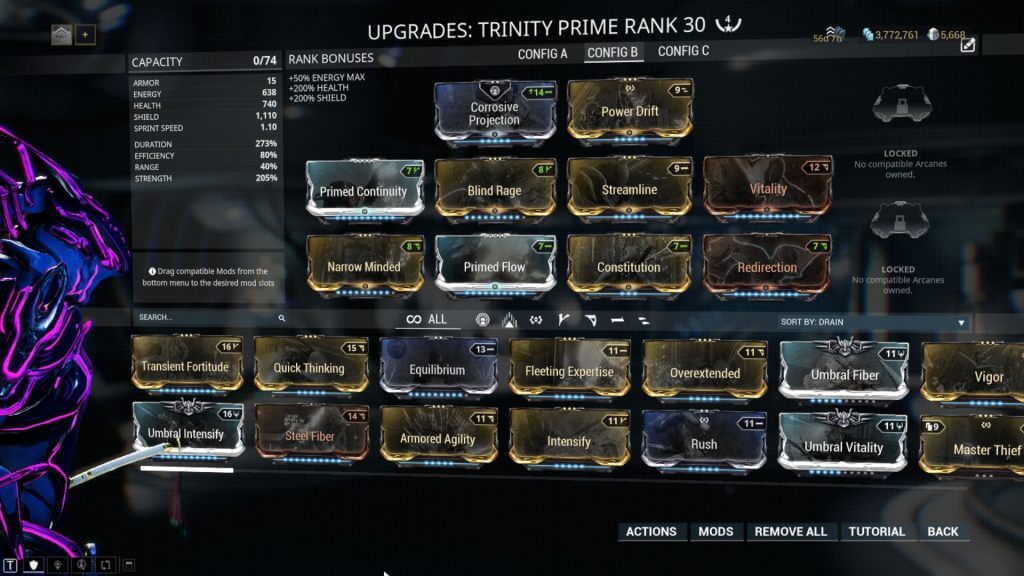
Task: Open the Actions menu
Action: click(651, 531)
